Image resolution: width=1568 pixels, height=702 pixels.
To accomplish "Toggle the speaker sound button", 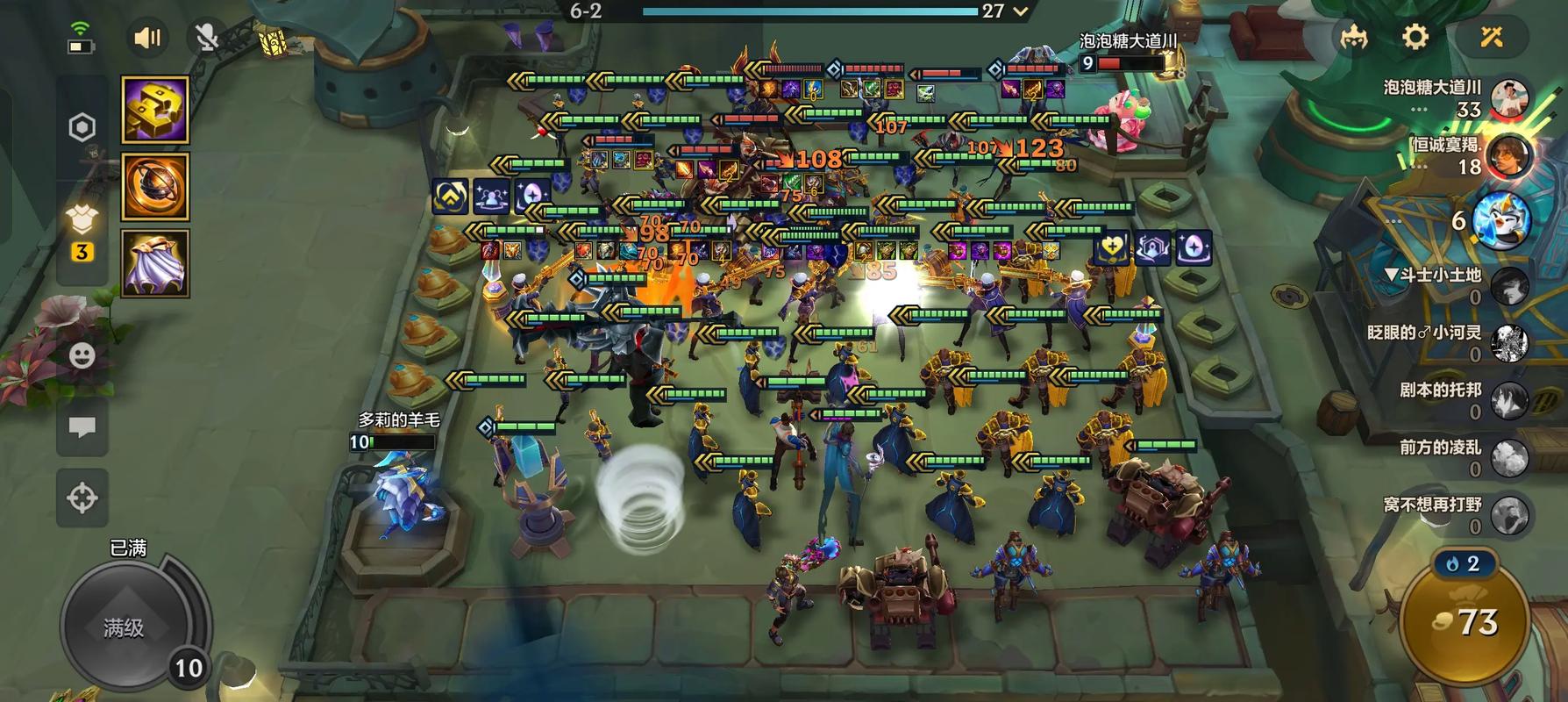I will [x=147, y=38].
